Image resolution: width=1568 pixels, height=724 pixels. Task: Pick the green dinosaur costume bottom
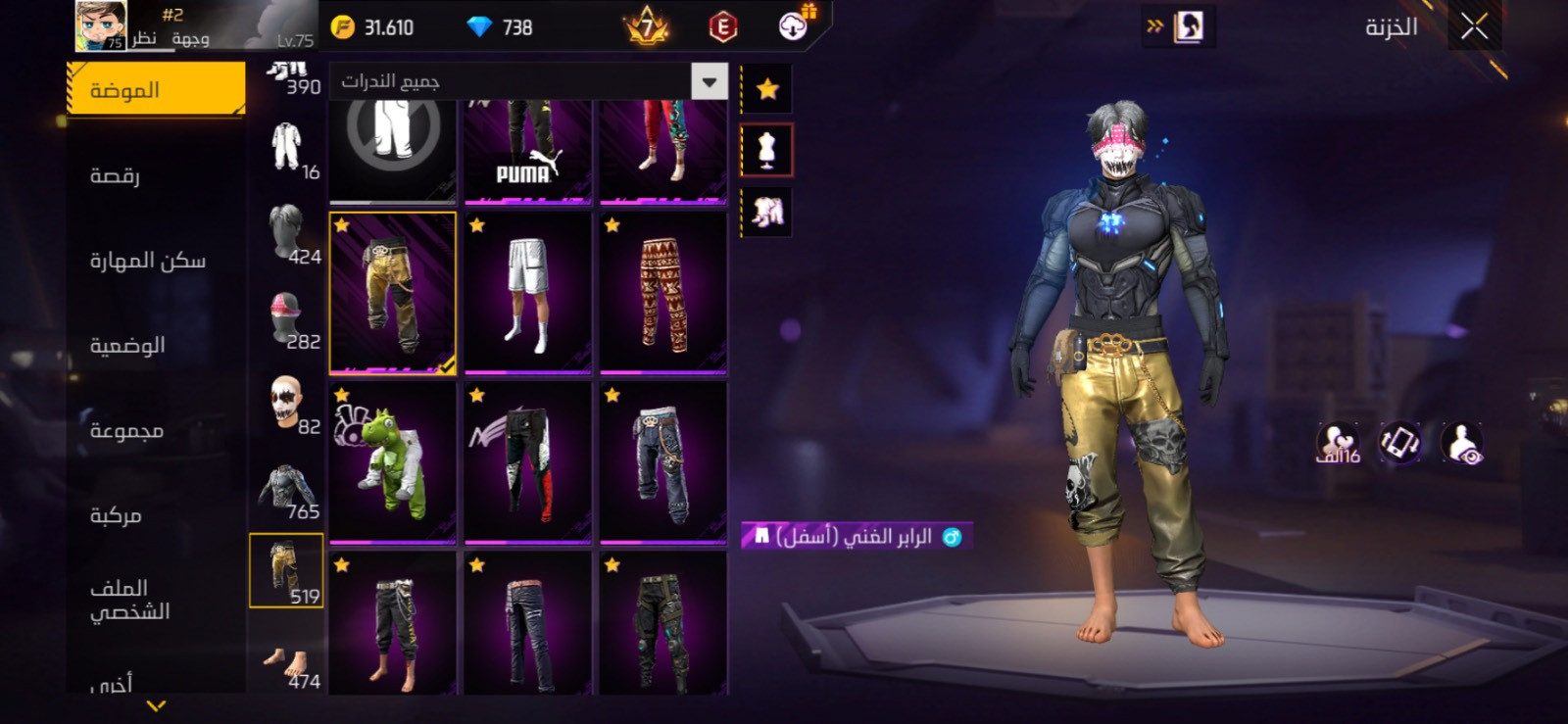(392, 462)
